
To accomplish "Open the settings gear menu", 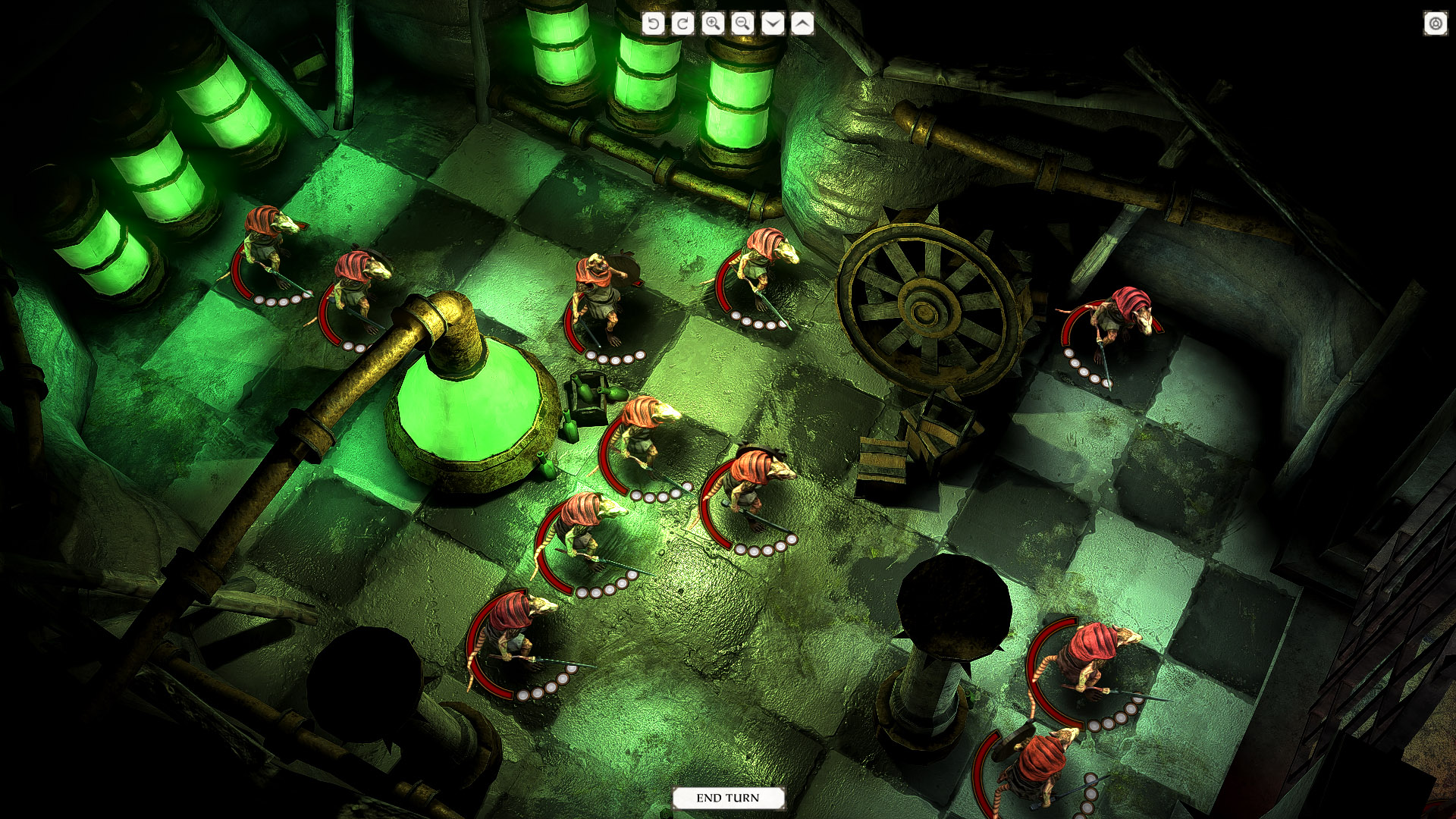I will [x=1435, y=24].
